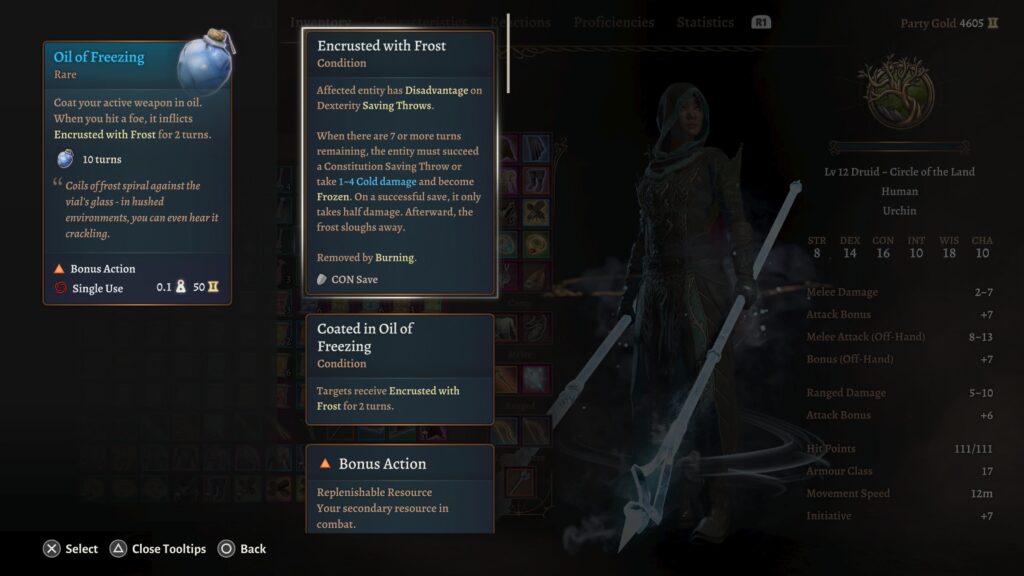Choose the Bonus Action tooltip card

pos(400,489)
